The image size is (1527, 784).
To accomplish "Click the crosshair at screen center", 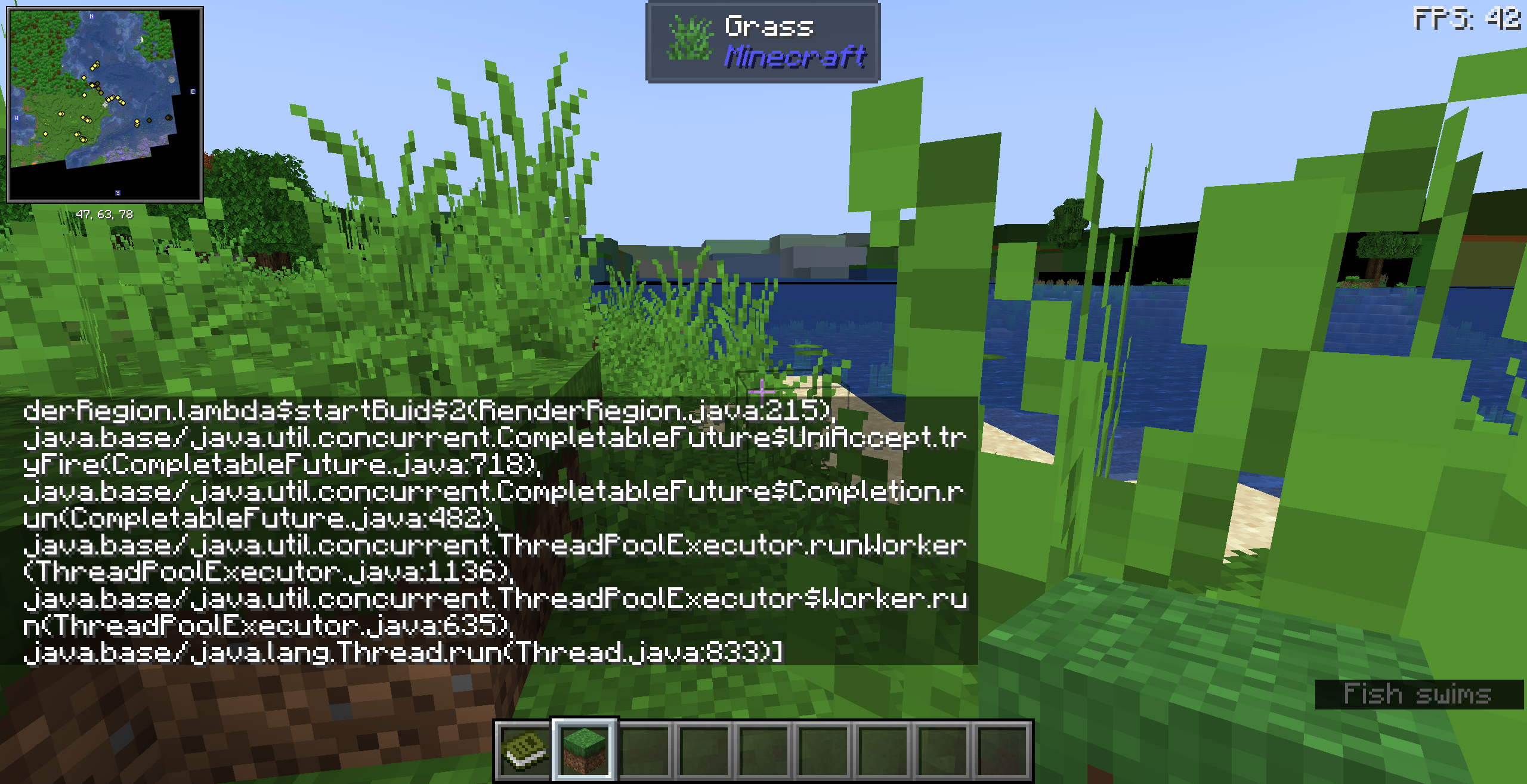I will (763, 392).
